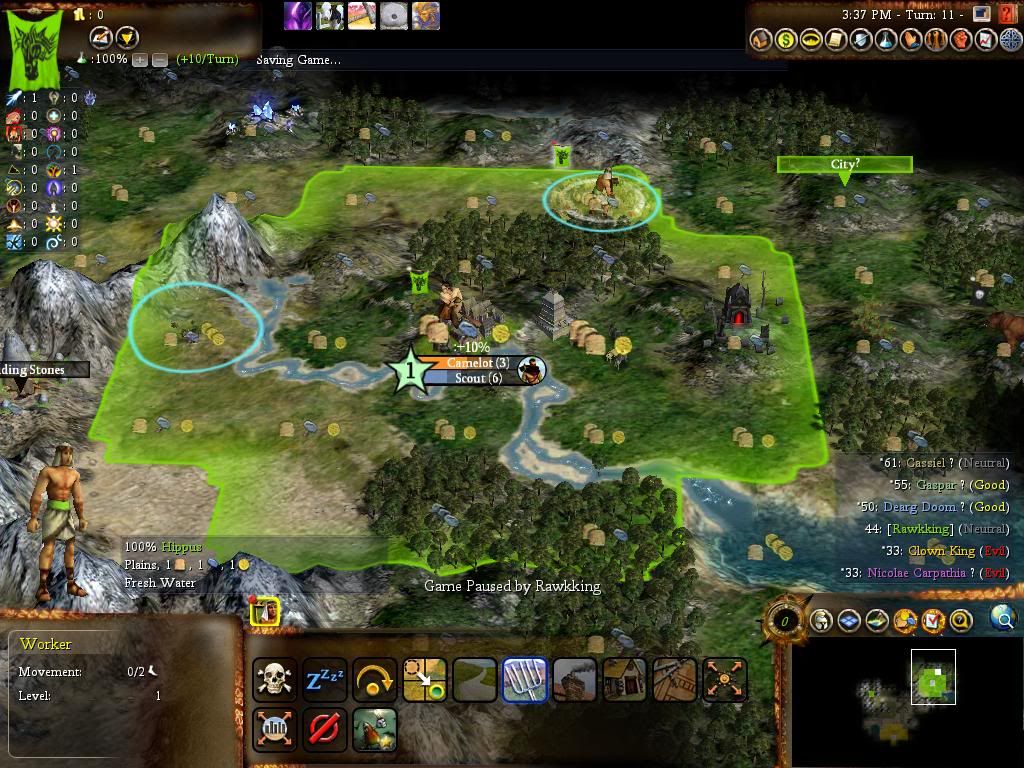1024x768 pixels.
Task: Select the worker portrait in unit list
Action: point(264,612)
